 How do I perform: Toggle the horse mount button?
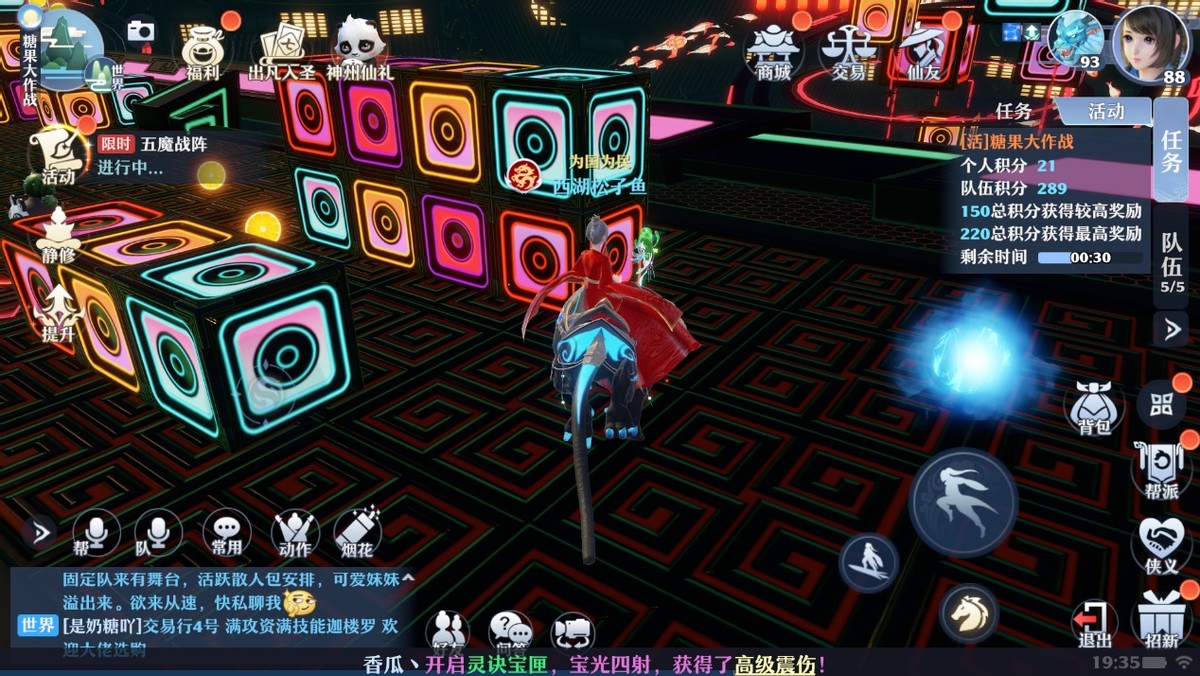(968, 612)
